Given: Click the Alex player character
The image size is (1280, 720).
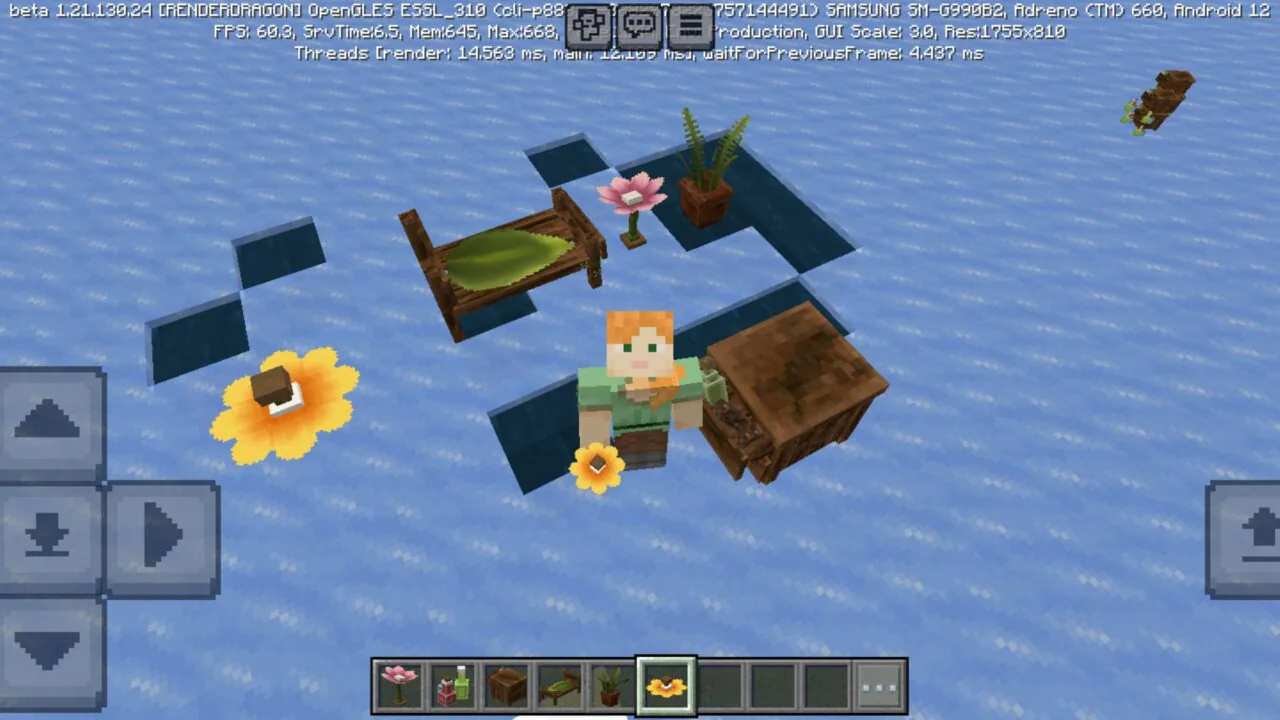Looking at the screenshot, I should coord(638,380).
